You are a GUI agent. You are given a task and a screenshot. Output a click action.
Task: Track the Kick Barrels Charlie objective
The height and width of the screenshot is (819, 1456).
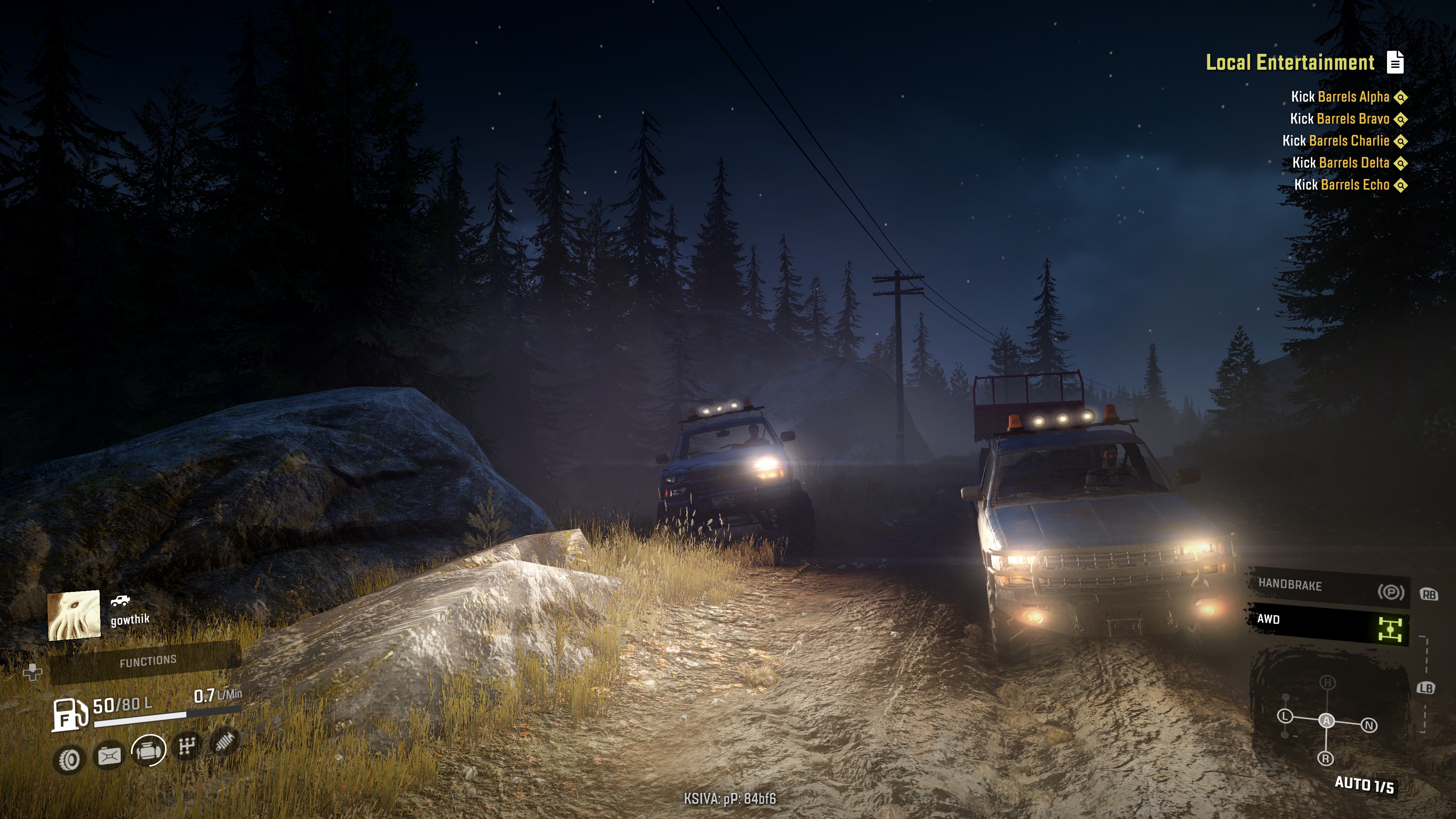coord(1335,141)
